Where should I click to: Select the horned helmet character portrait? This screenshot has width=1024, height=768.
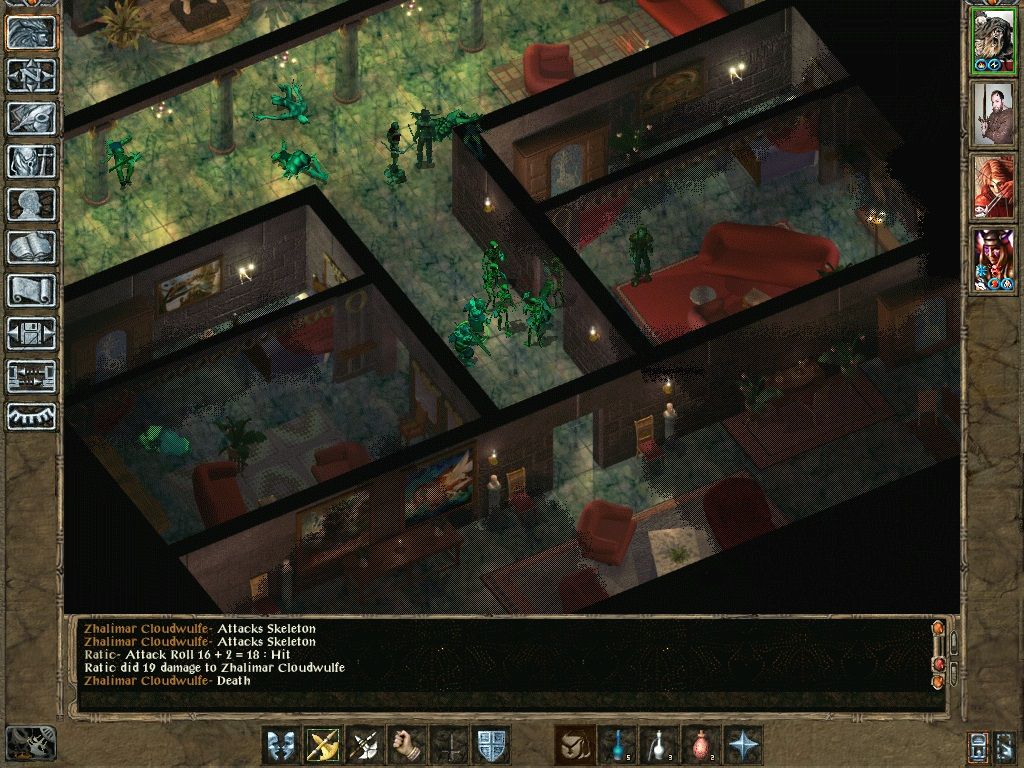point(993,261)
